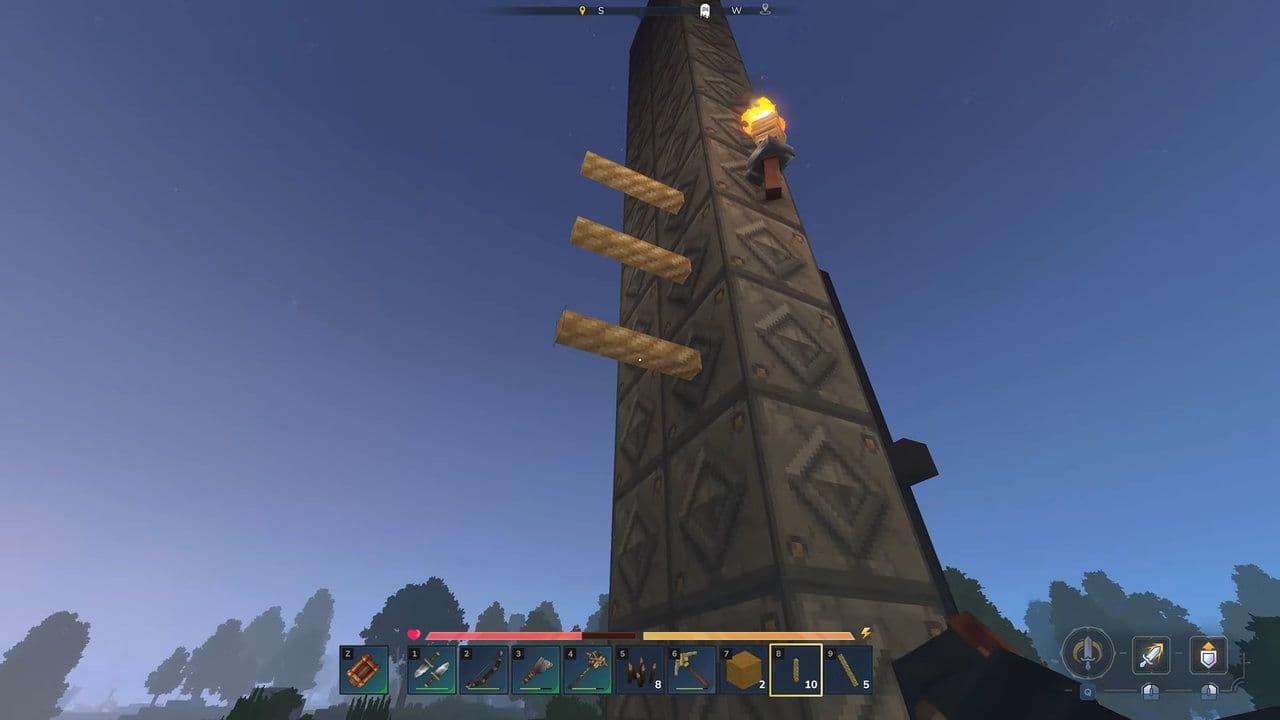
Task: Click the location pin near the compass W
Action: (x=765, y=10)
